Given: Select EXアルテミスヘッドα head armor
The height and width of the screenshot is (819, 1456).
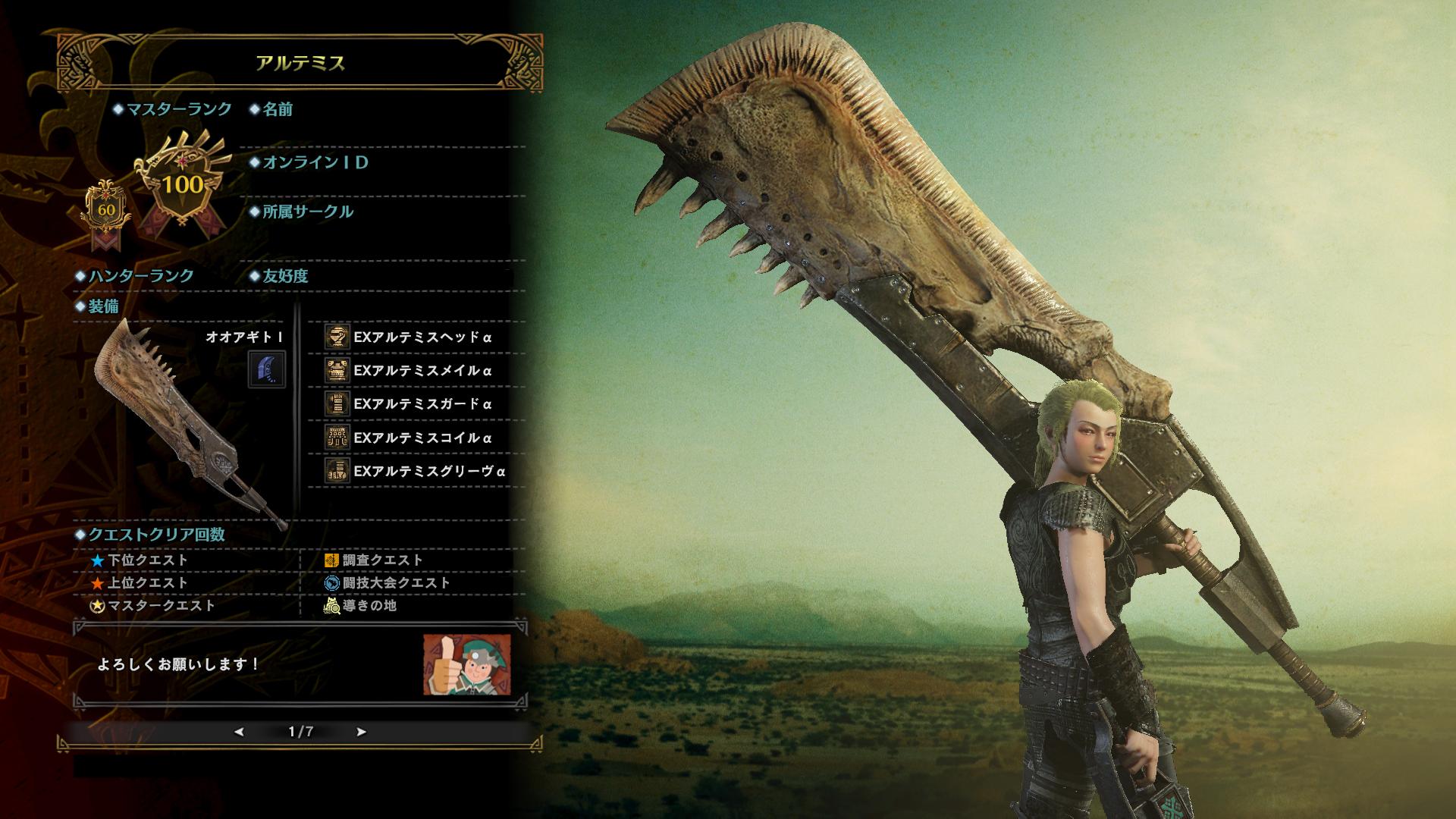Looking at the screenshot, I should (x=422, y=337).
